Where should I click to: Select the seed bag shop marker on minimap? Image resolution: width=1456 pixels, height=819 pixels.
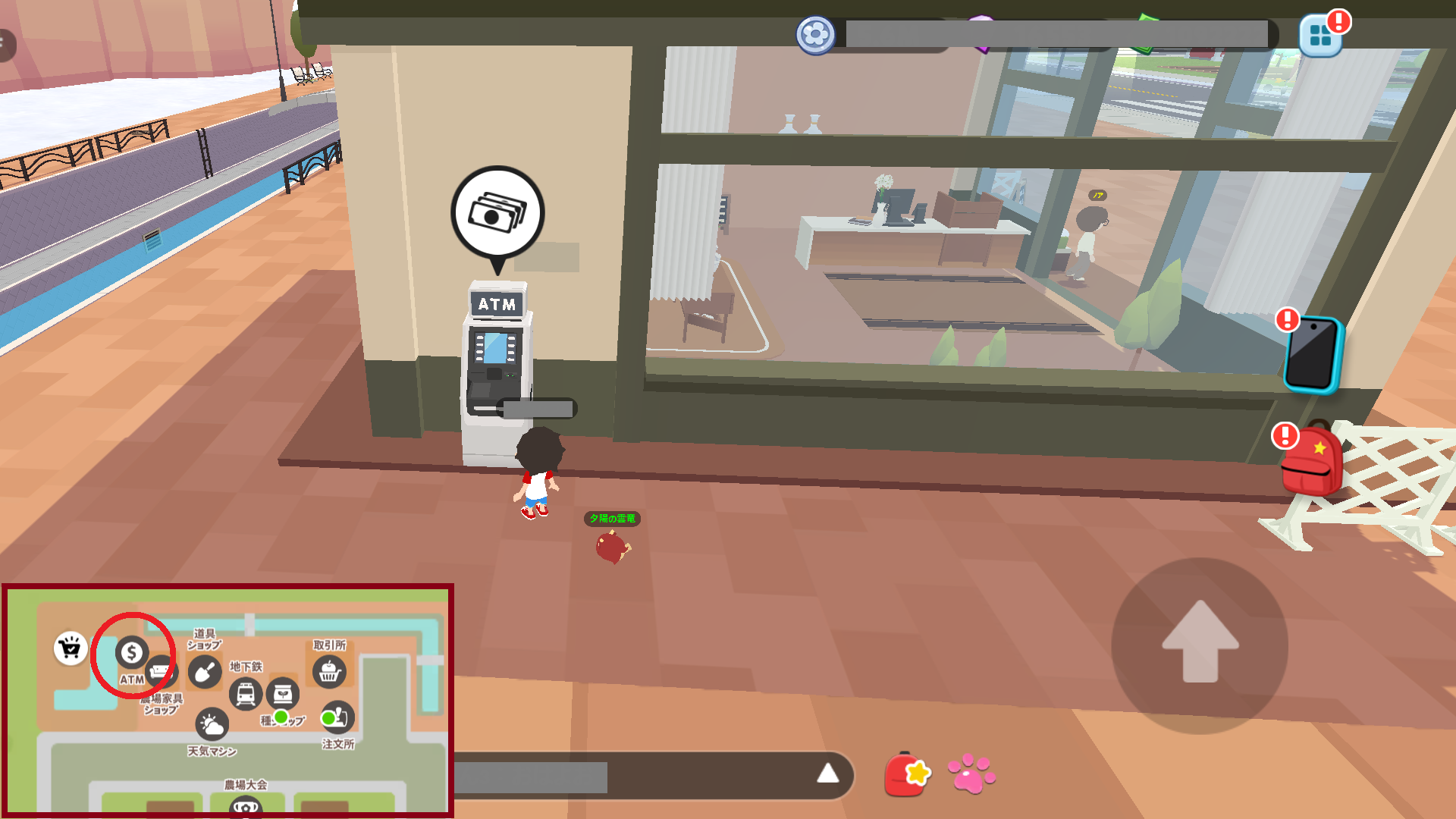click(283, 693)
